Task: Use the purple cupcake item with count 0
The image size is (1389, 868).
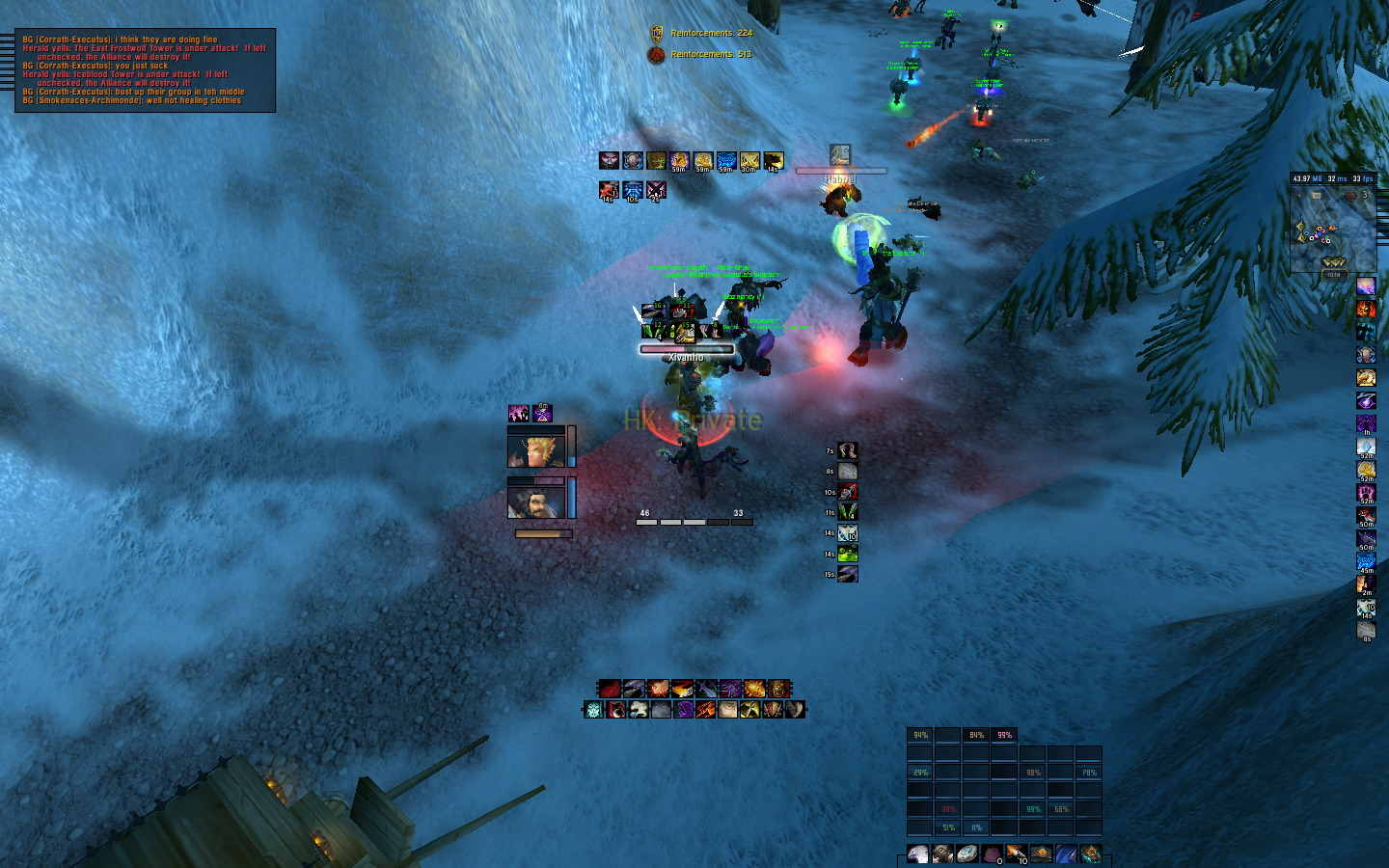Action: point(992,854)
